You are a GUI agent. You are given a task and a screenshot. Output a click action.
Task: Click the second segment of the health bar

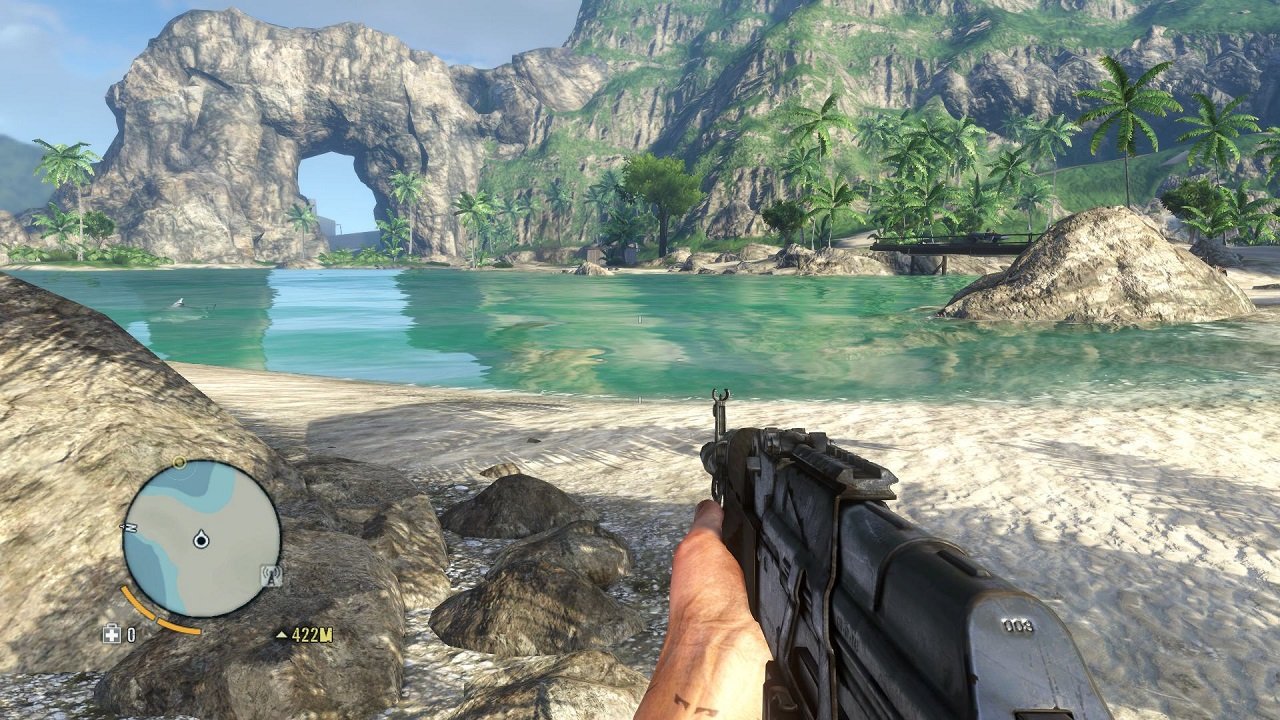point(178,625)
